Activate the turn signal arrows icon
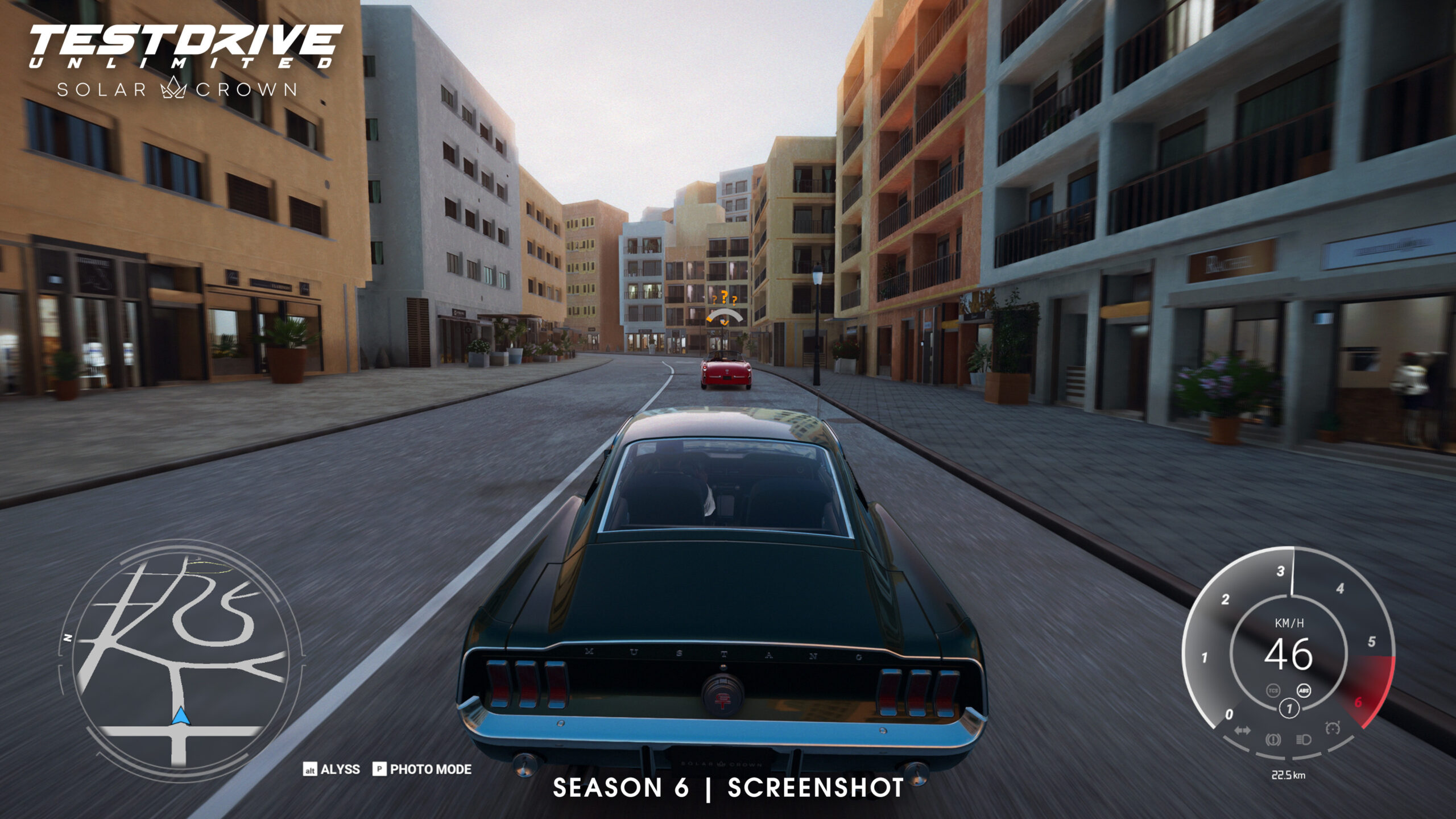 [1242, 731]
